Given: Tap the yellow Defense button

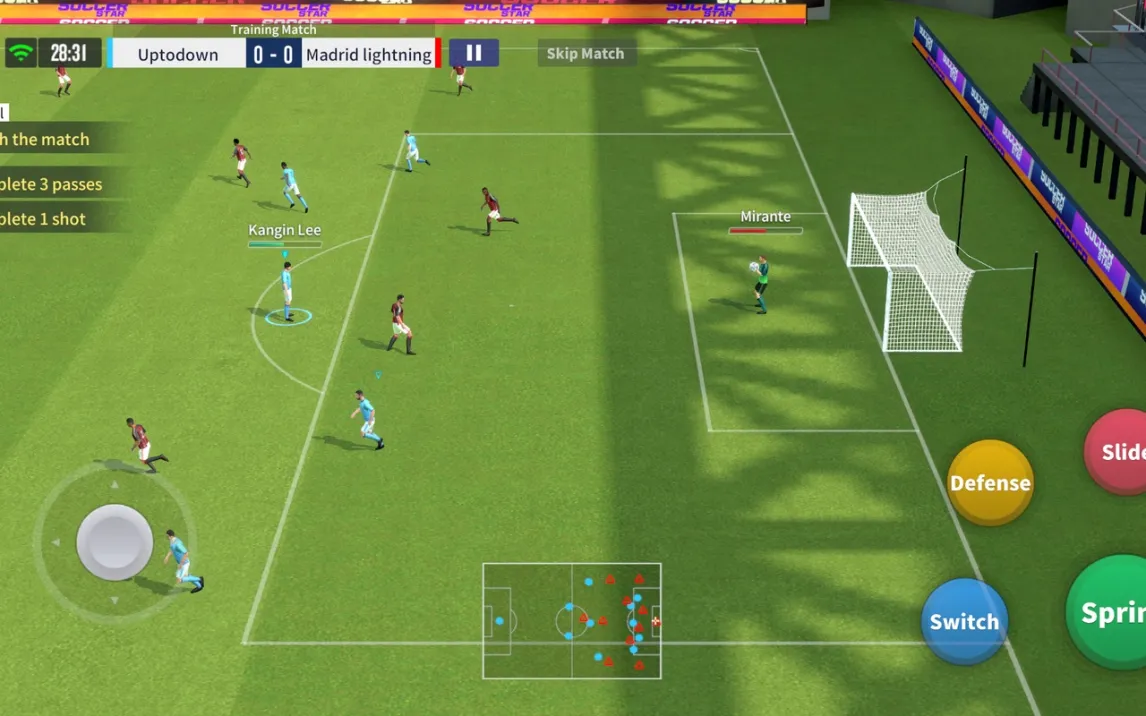Looking at the screenshot, I should [x=989, y=483].
